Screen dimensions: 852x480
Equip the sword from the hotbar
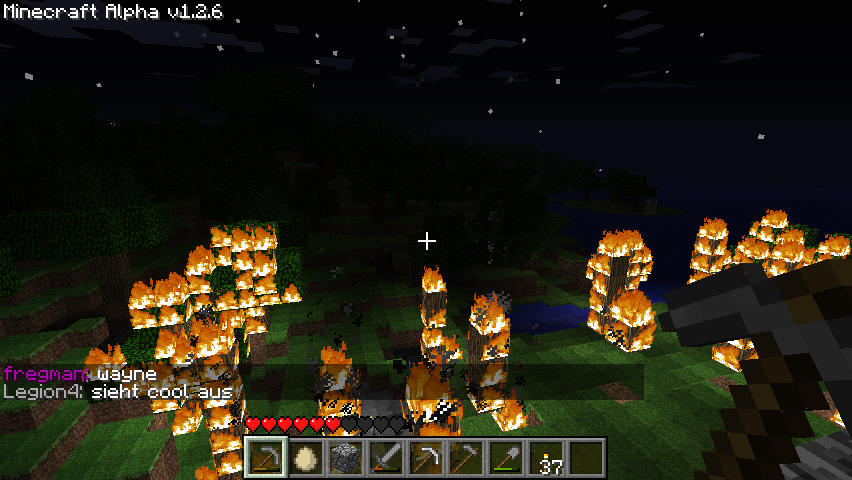tap(385, 459)
